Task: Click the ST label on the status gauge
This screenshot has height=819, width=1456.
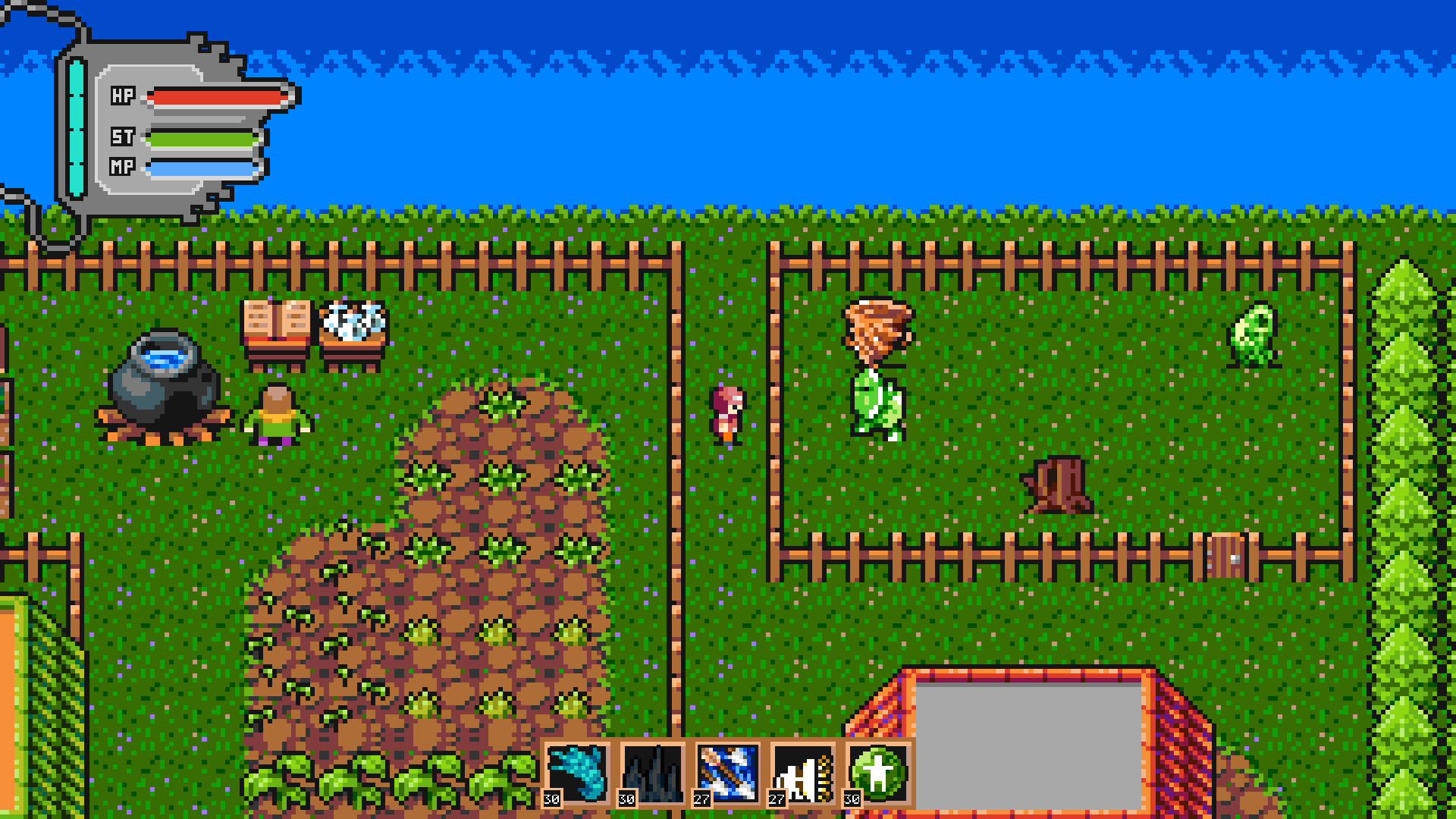Action: coord(124,138)
